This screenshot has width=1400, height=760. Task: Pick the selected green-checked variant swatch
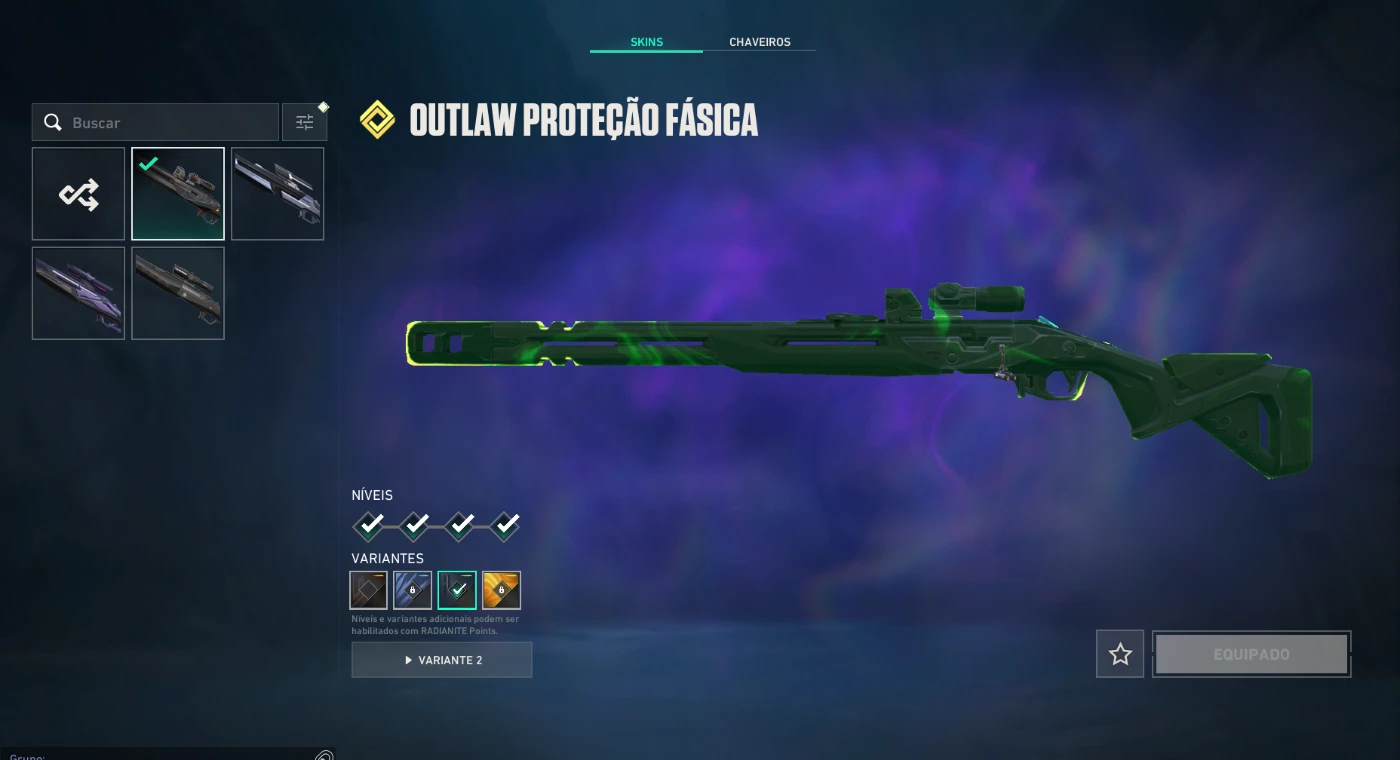(x=457, y=590)
